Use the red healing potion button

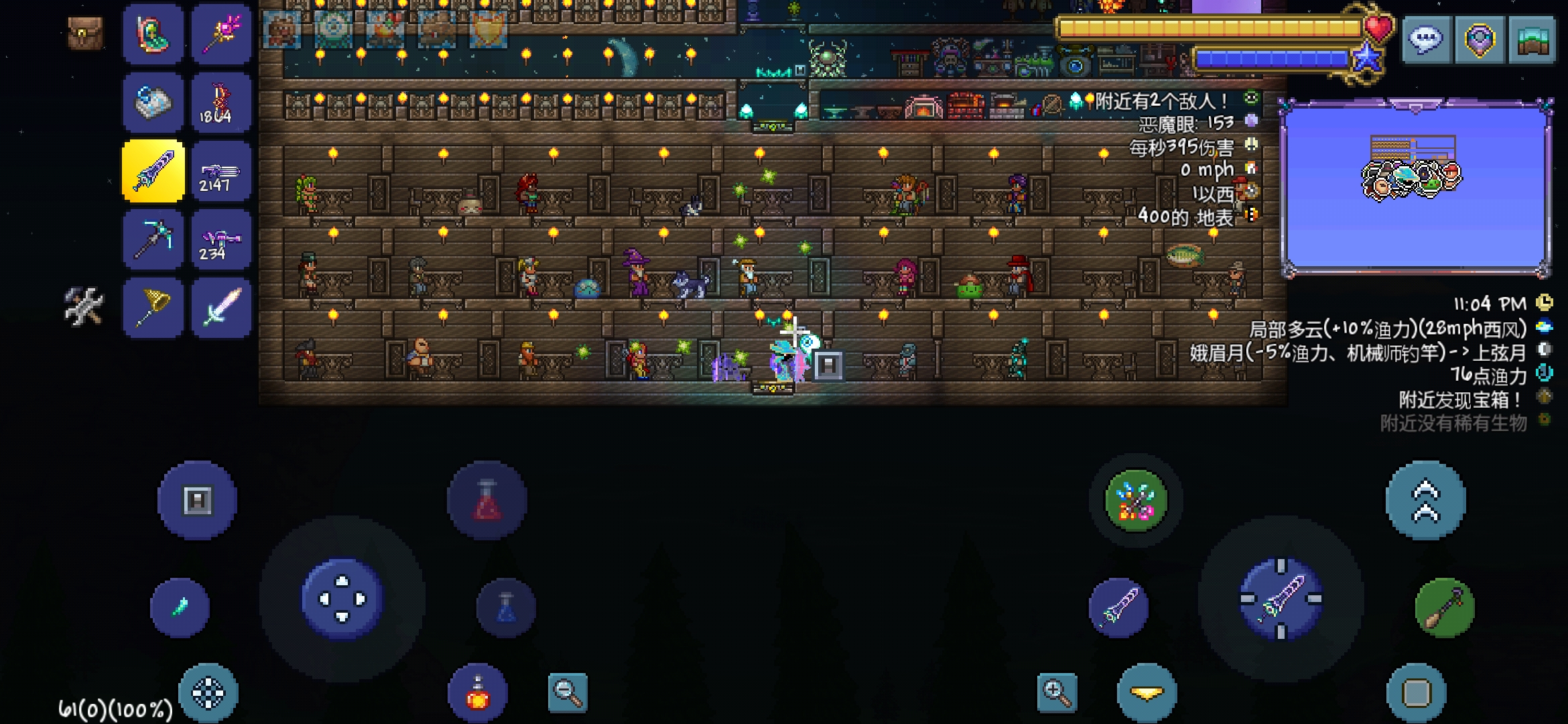pos(486,501)
